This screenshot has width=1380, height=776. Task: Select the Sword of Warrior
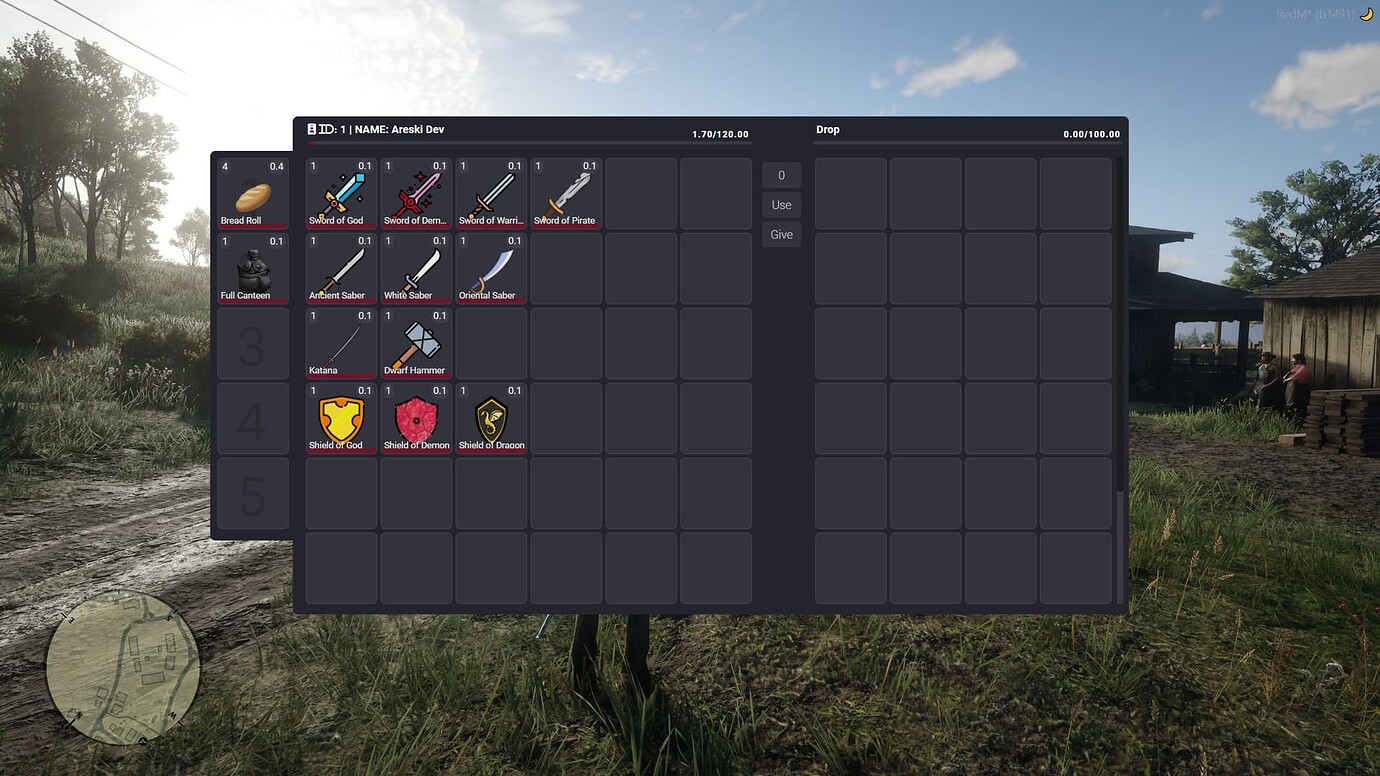pyautogui.click(x=490, y=192)
